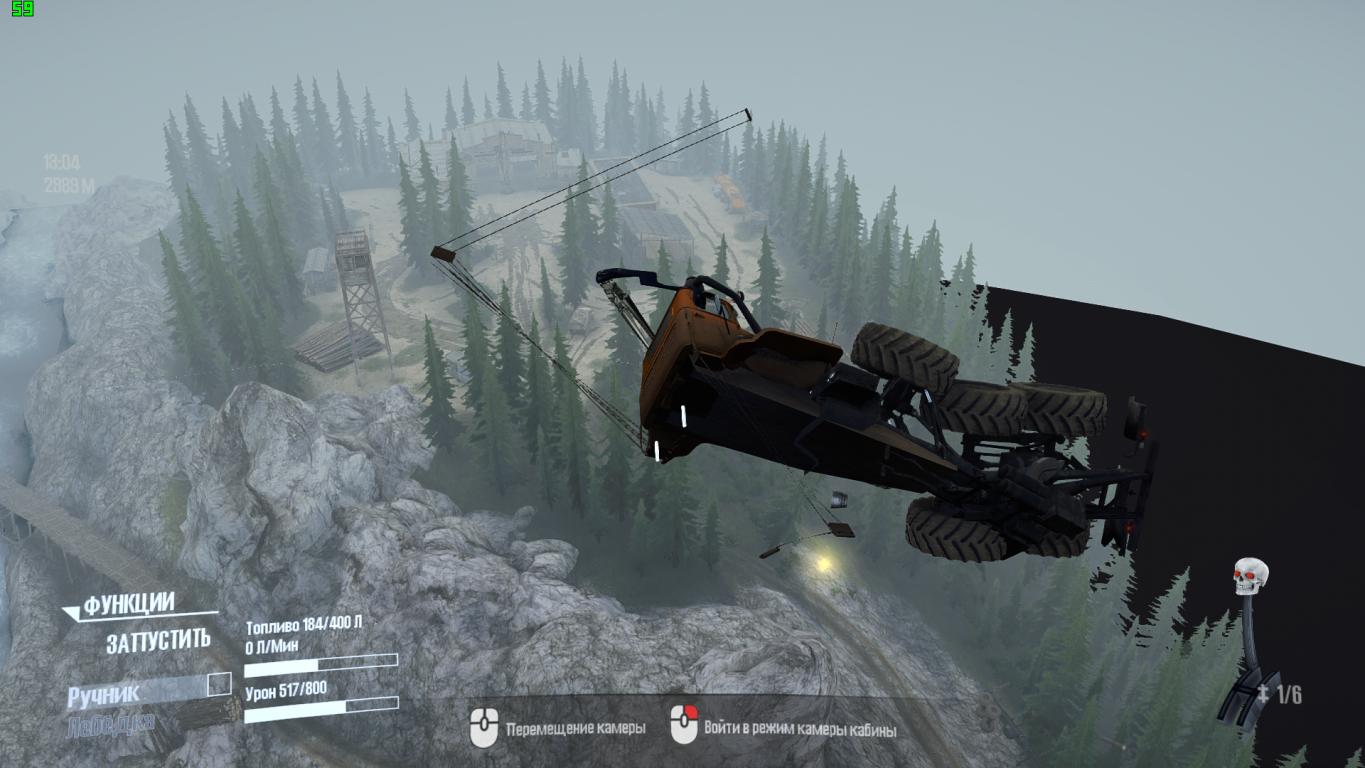Image resolution: width=1365 pixels, height=768 pixels.
Task: Select the Лебедка winch function
Action: pyautogui.click(x=110, y=724)
